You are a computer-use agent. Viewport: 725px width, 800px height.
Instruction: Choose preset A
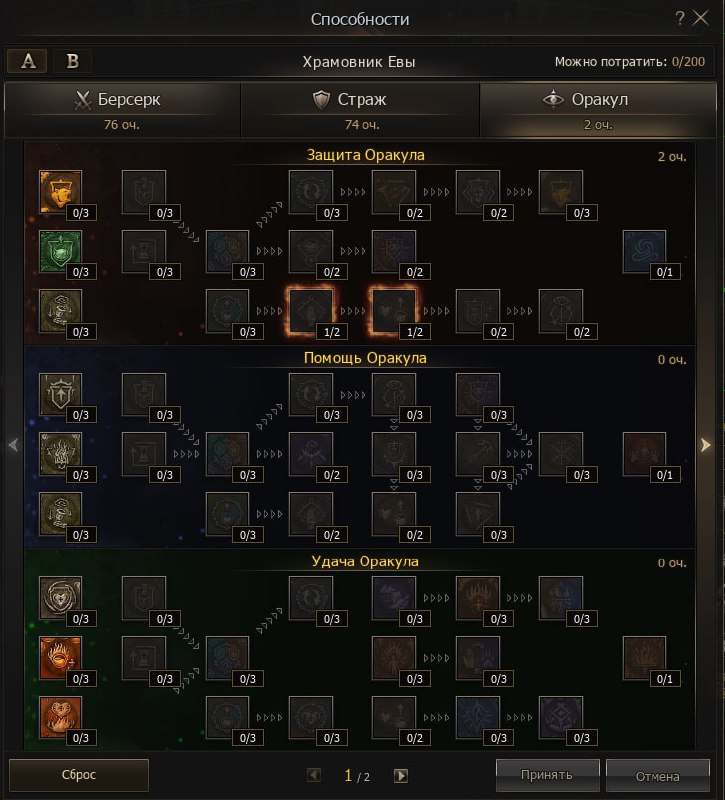(x=27, y=61)
